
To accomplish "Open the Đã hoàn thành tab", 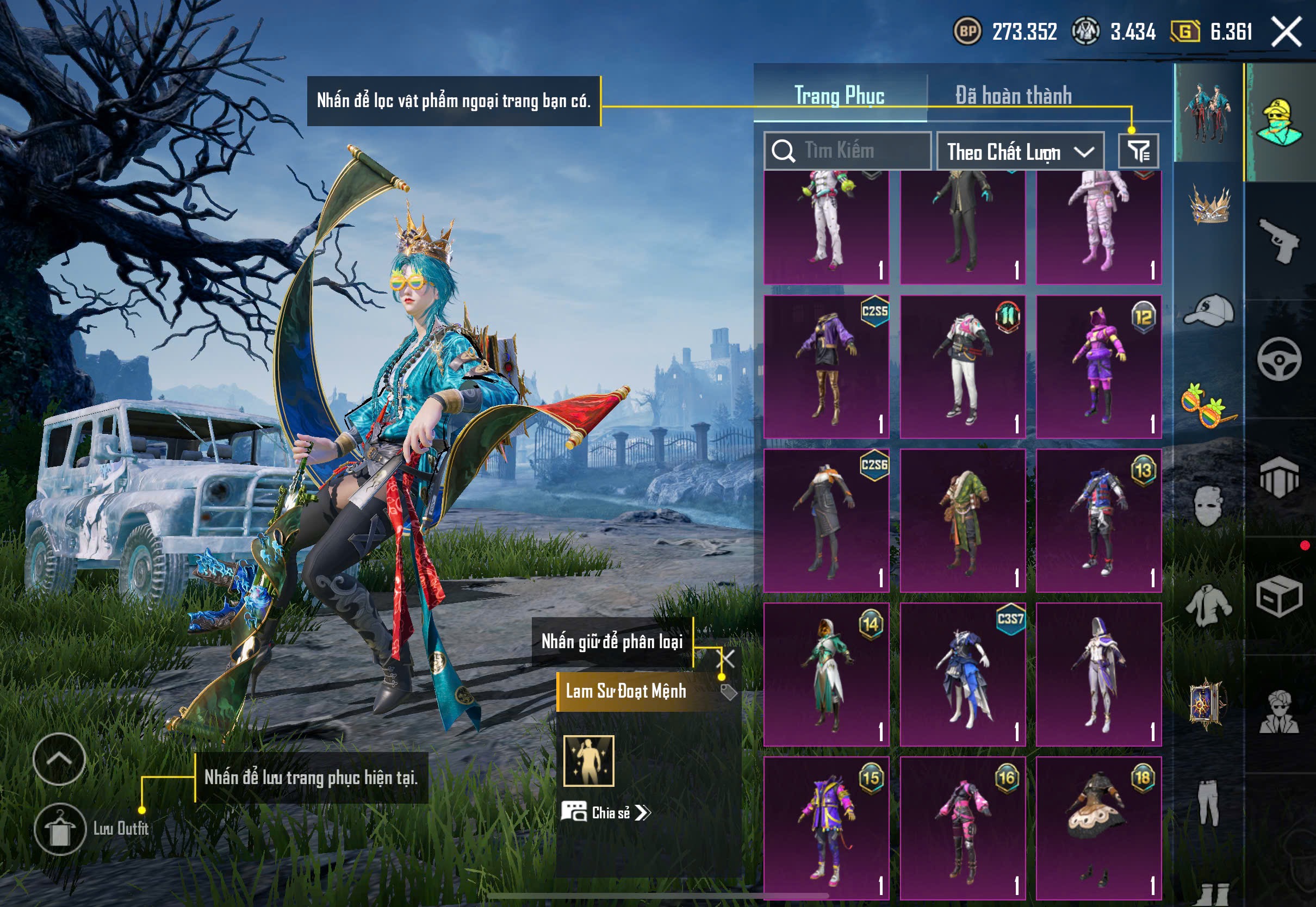I will (x=1013, y=96).
